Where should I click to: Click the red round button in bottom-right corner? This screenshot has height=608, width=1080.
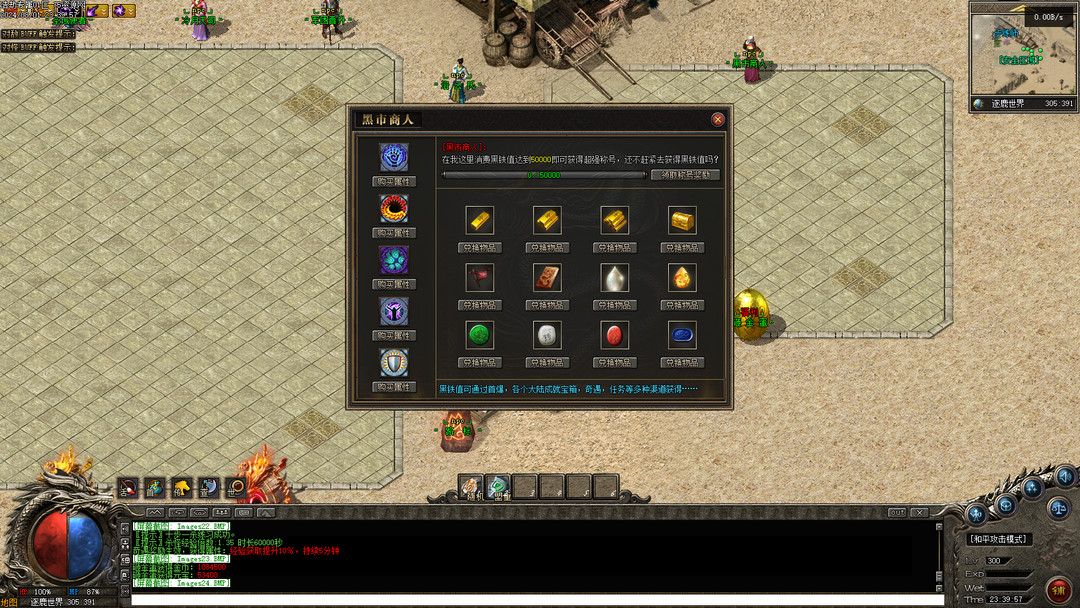pos(1057,588)
